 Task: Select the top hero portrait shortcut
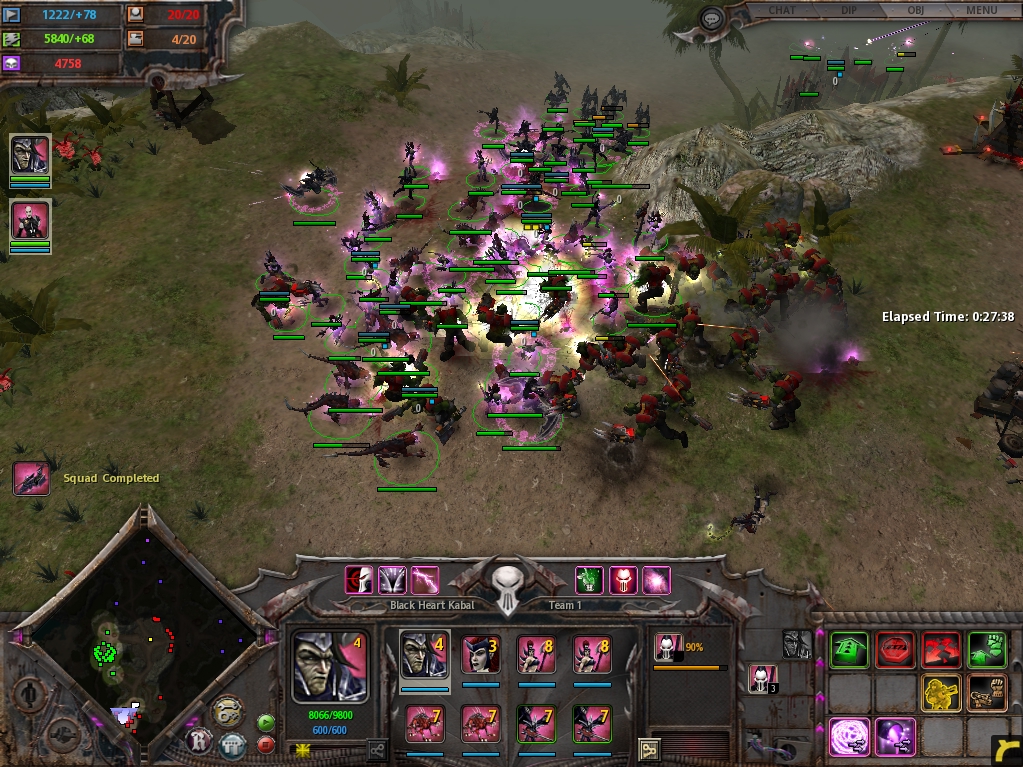[30, 155]
